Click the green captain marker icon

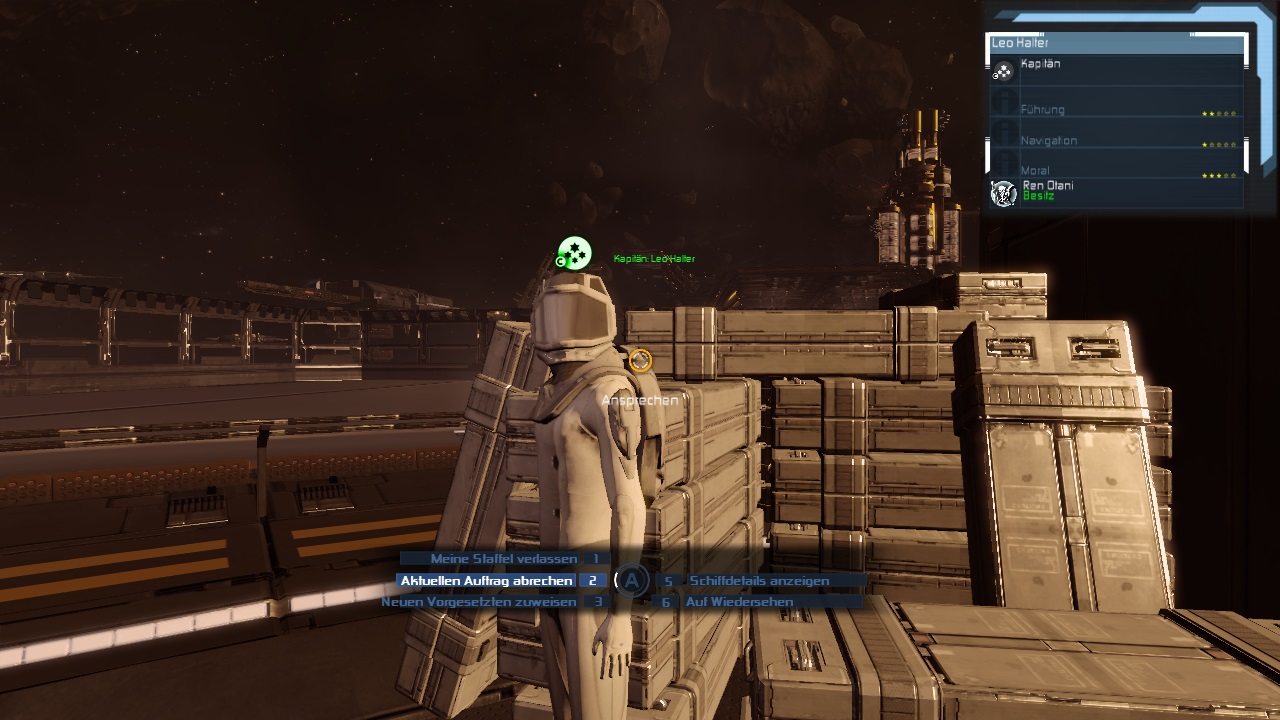[574, 253]
